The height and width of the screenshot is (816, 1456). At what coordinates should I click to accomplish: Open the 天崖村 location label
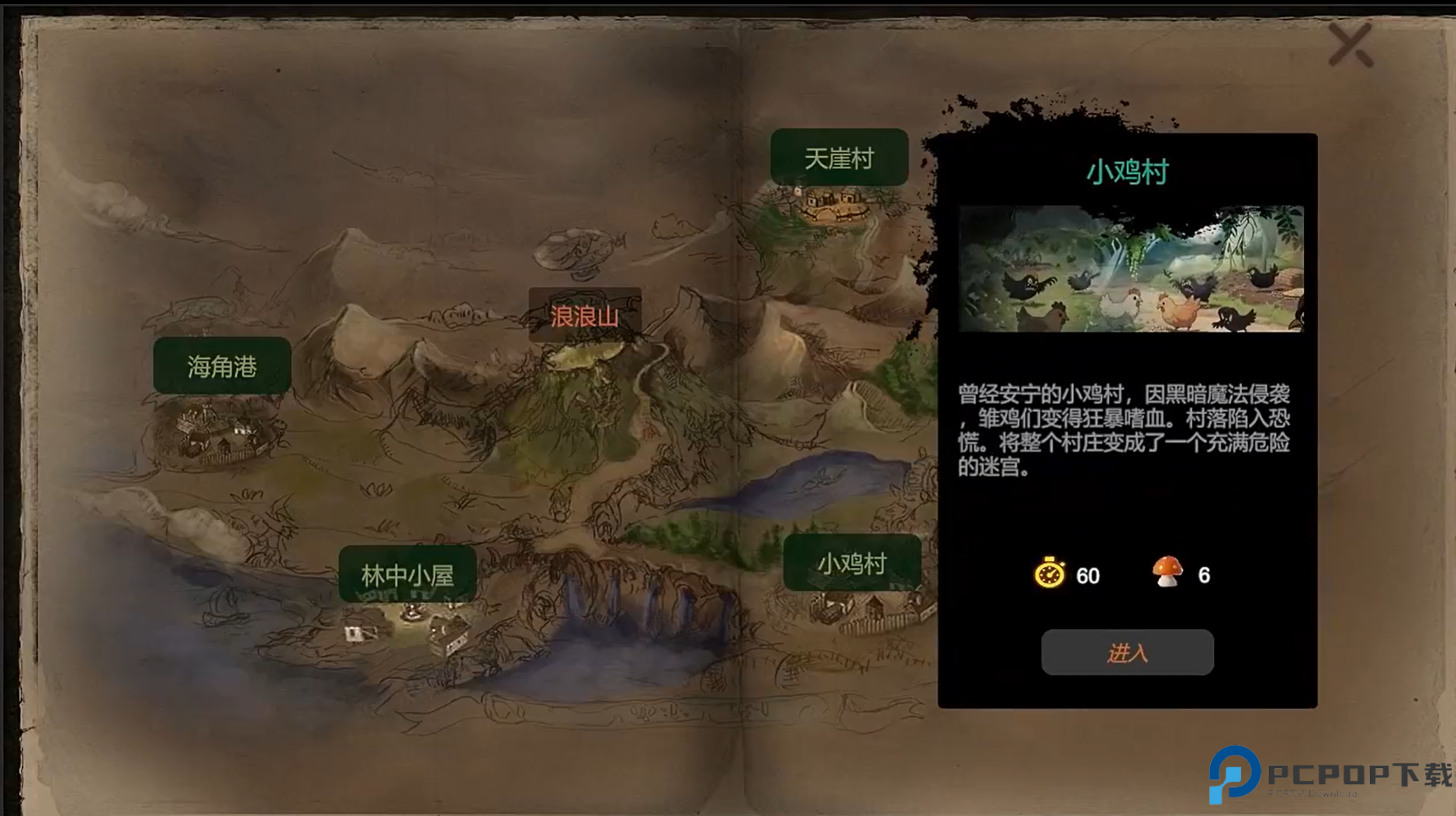pyautogui.click(x=839, y=157)
